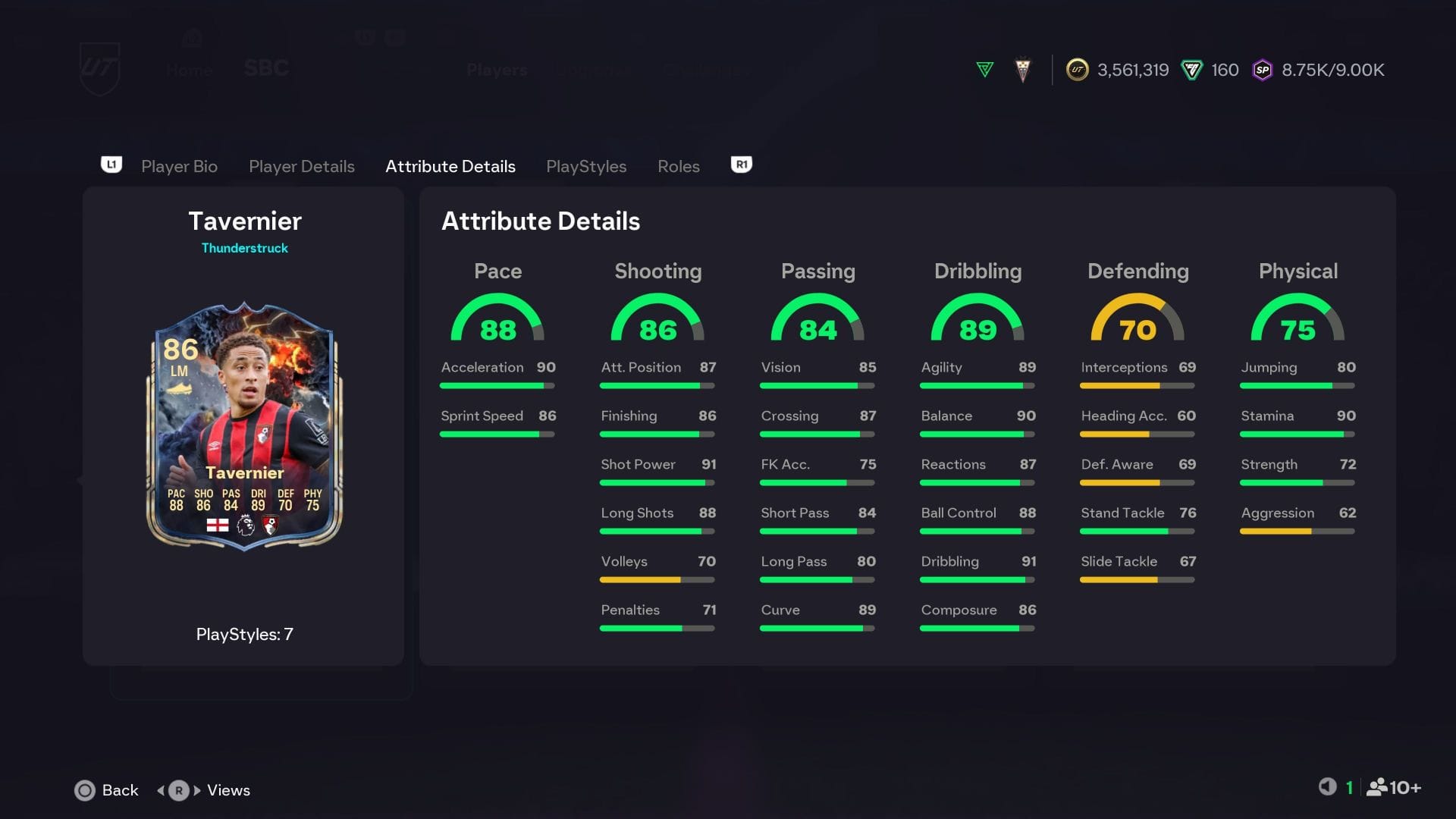Select the Player Bio tab
The image size is (1456, 819).
click(179, 166)
